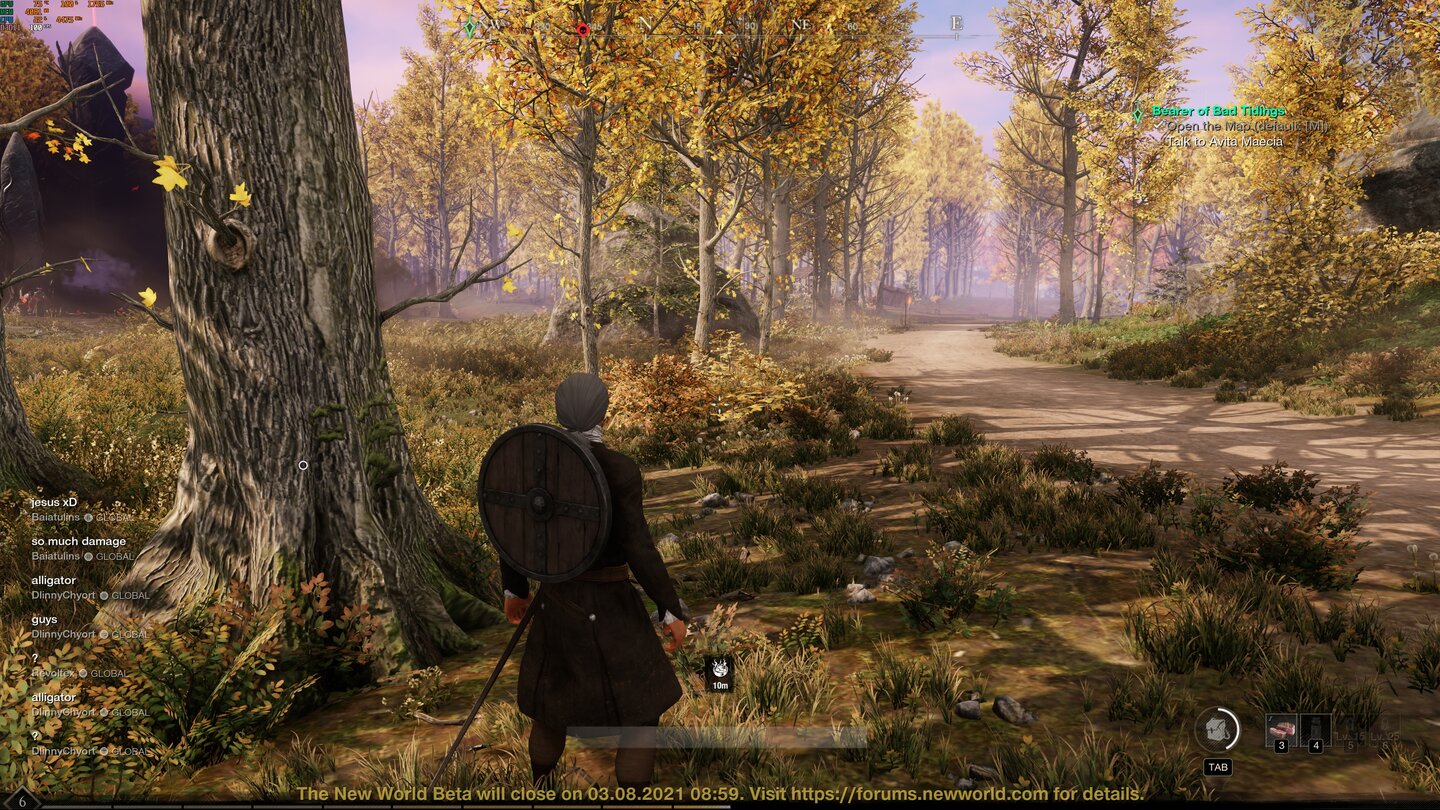Viewport: 1440px width, 810px height.
Task: Click the locked Lv. 25 hotbar slot 6
Action: pos(1384,728)
